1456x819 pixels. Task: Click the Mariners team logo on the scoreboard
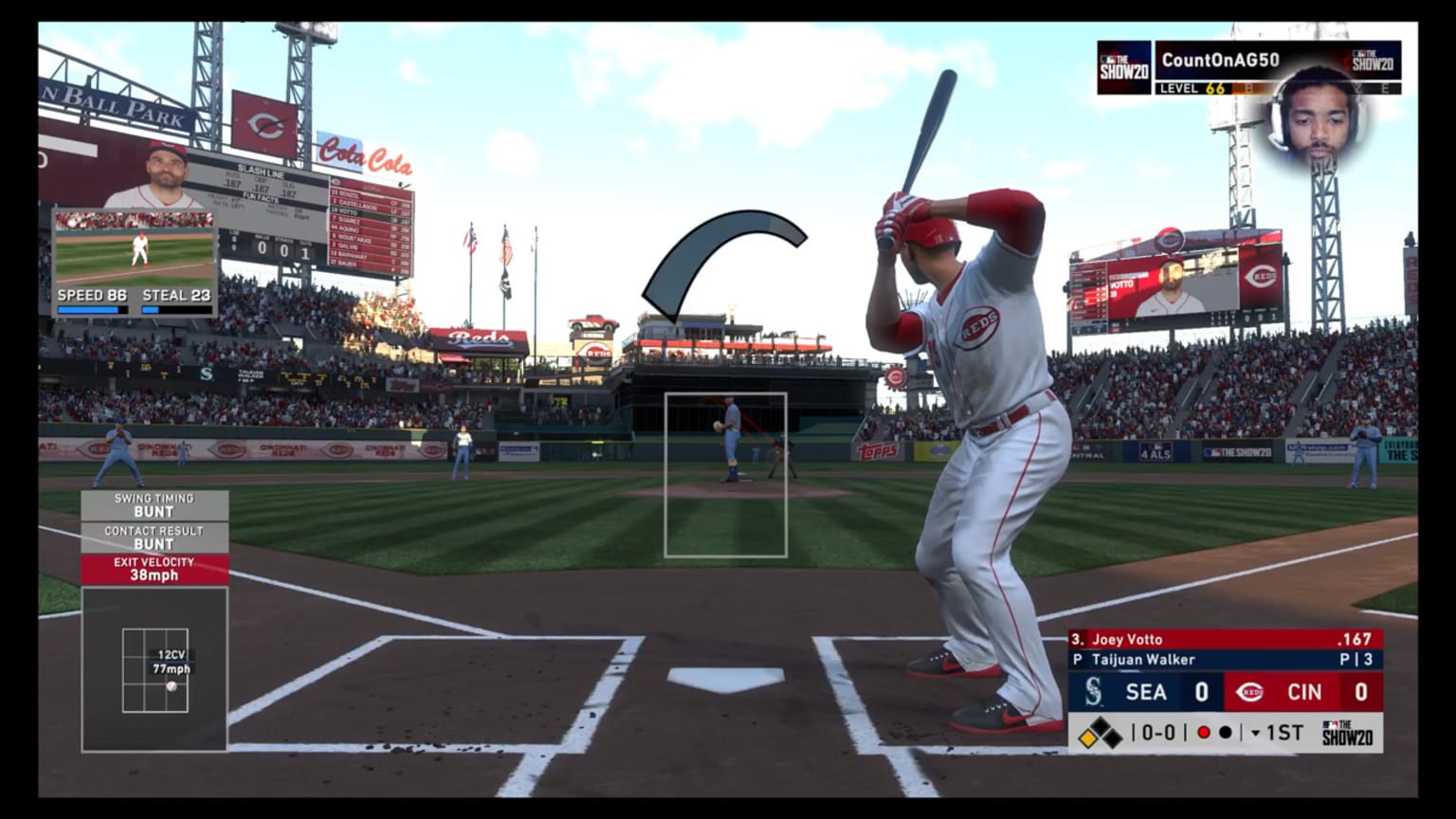coord(1095,692)
